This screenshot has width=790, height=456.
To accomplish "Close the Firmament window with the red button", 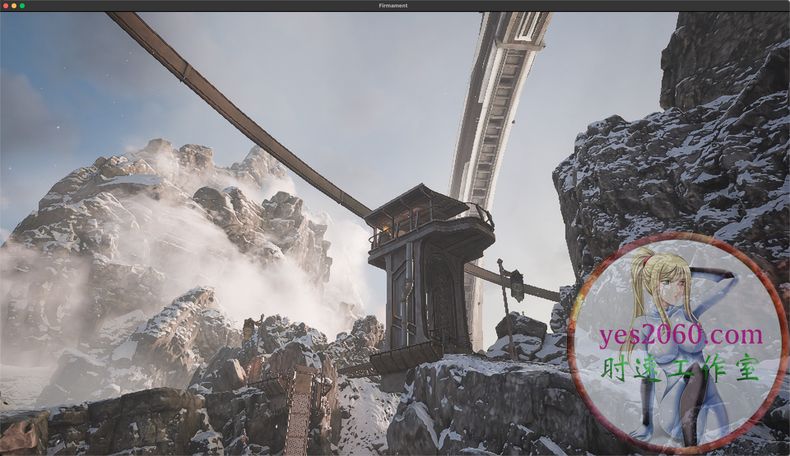I will click(x=6, y=6).
